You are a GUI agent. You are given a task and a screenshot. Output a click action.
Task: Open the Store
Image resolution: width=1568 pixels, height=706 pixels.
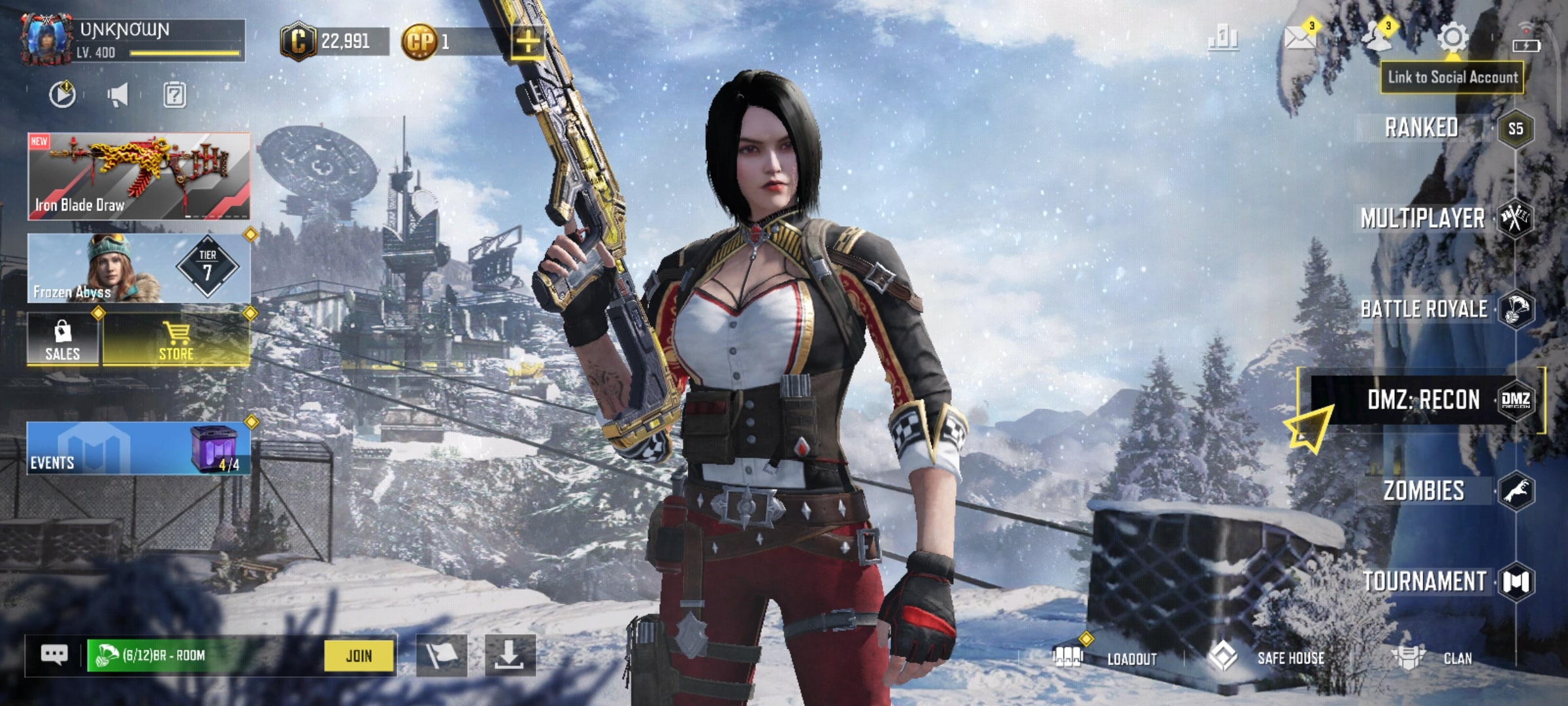point(176,340)
